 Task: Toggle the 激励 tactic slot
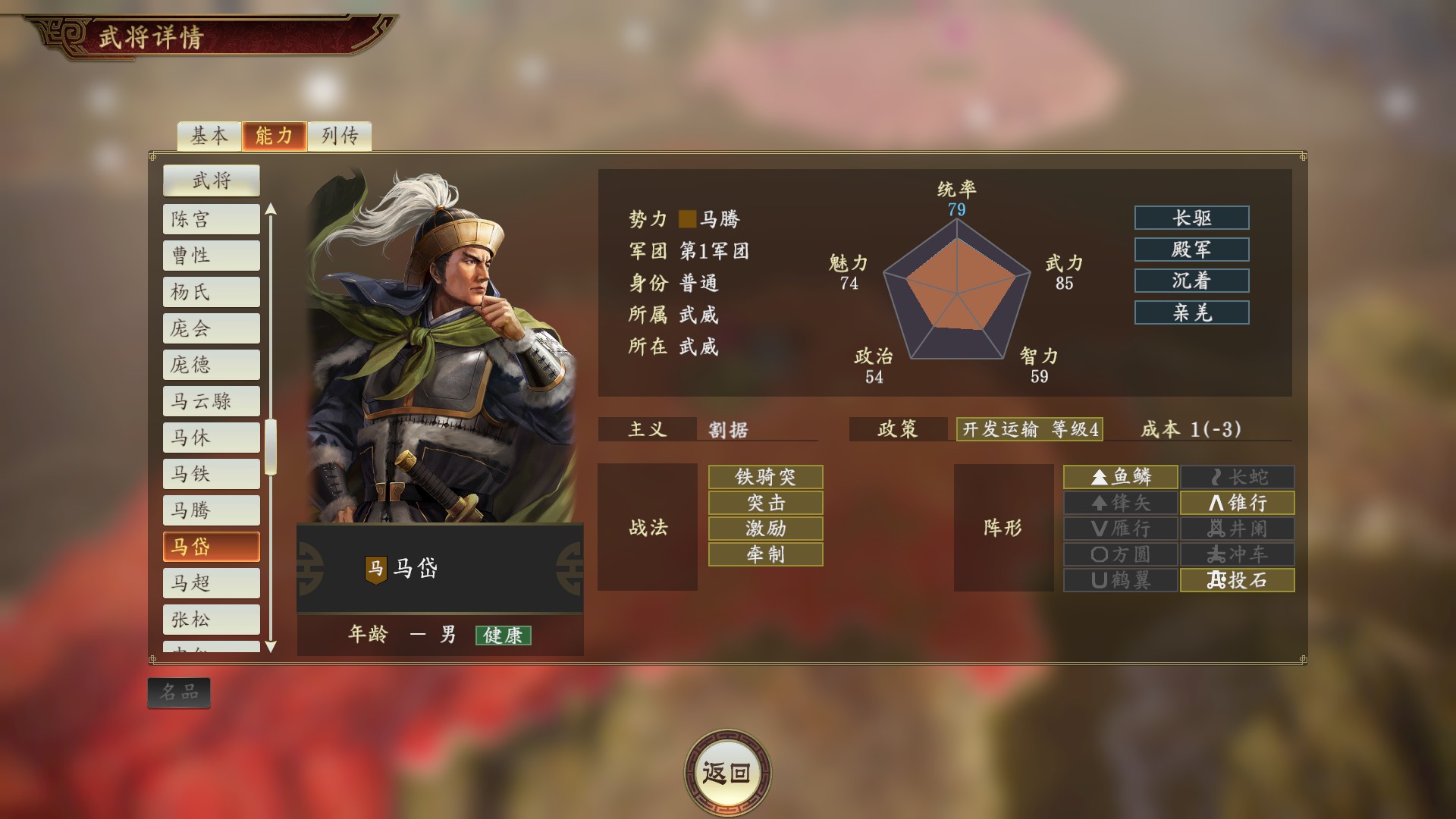764,529
